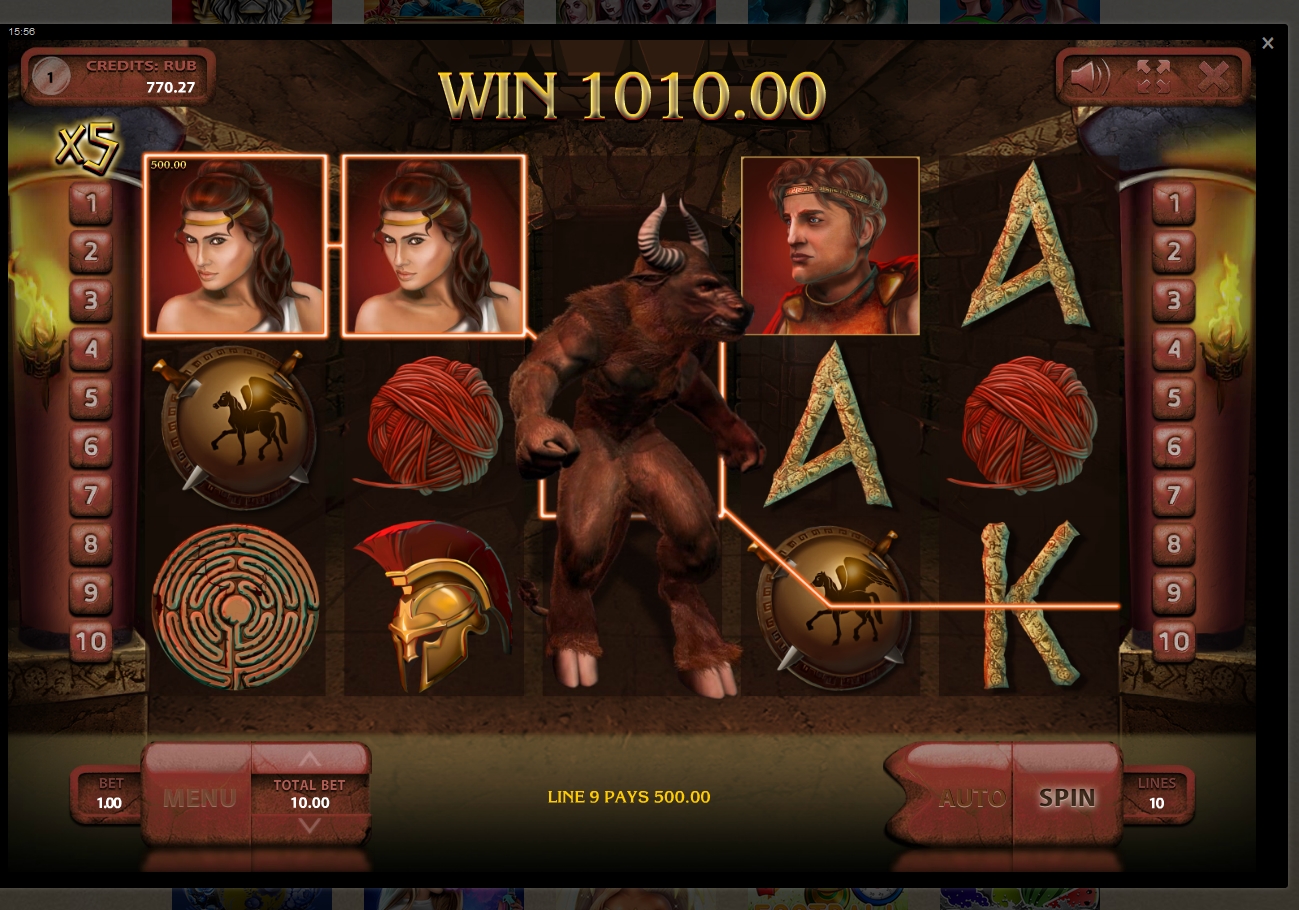Select payline 1 on the left column

click(91, 204)
